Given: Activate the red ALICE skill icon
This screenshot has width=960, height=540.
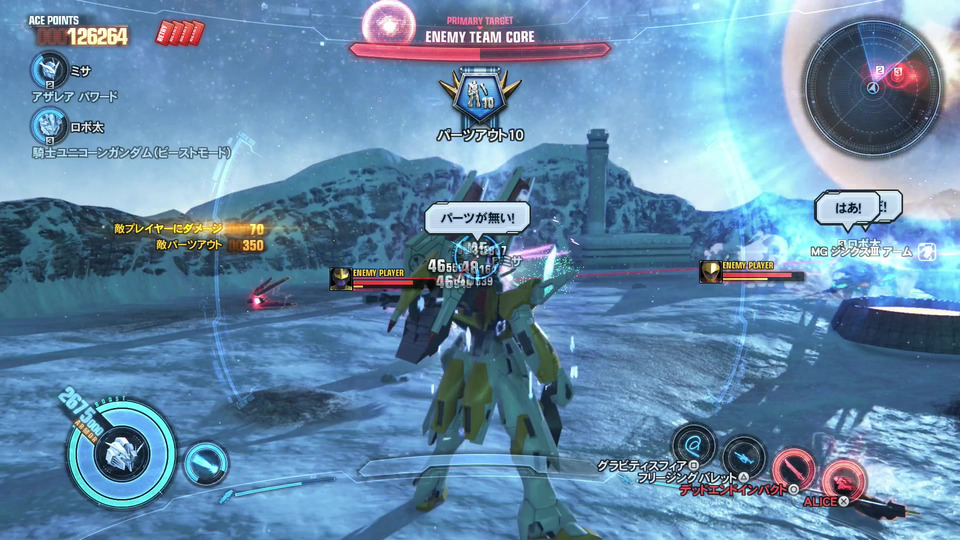Looking at the screenshot, I should 843,479.
